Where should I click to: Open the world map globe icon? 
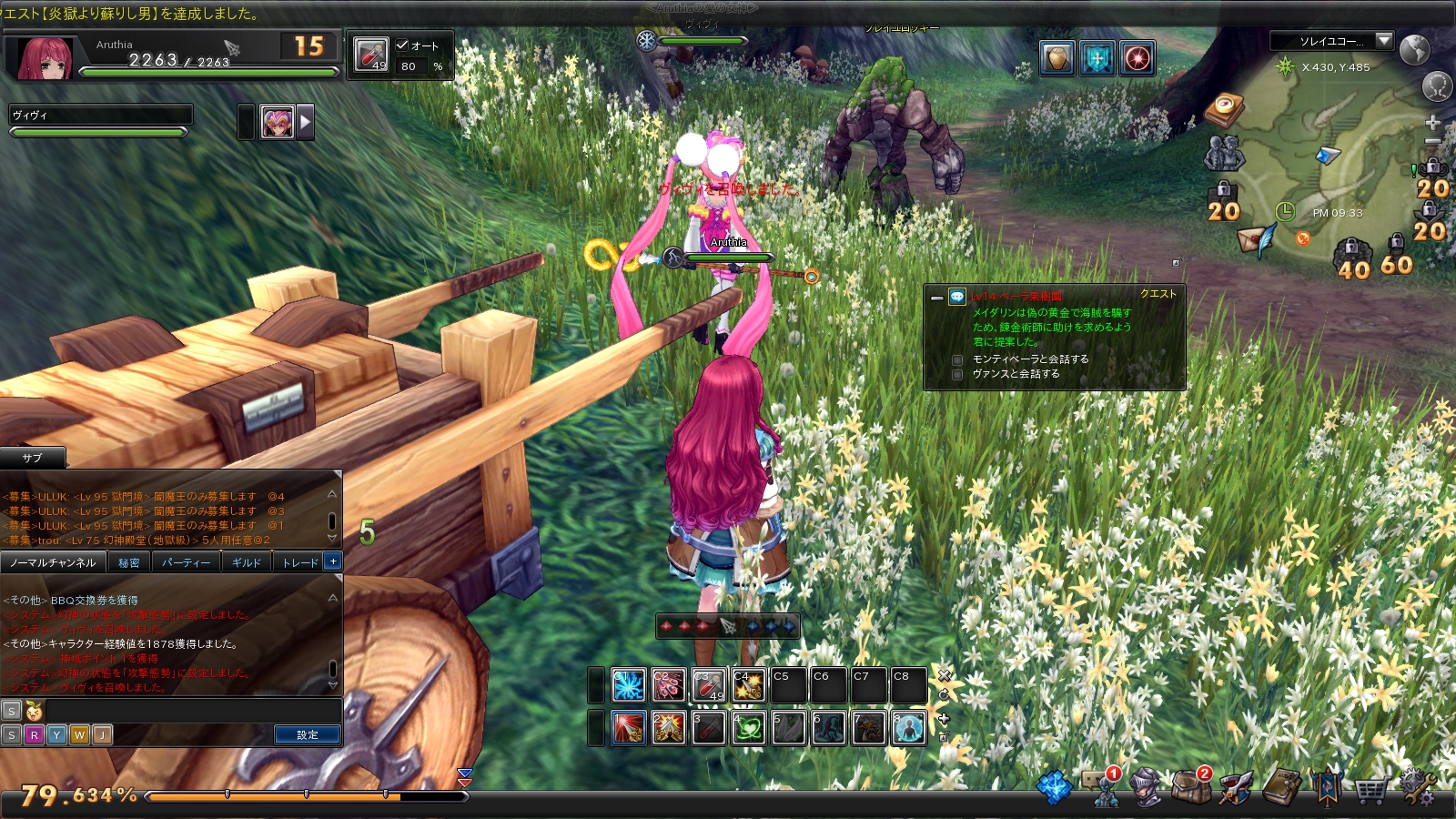[1415, 49]
